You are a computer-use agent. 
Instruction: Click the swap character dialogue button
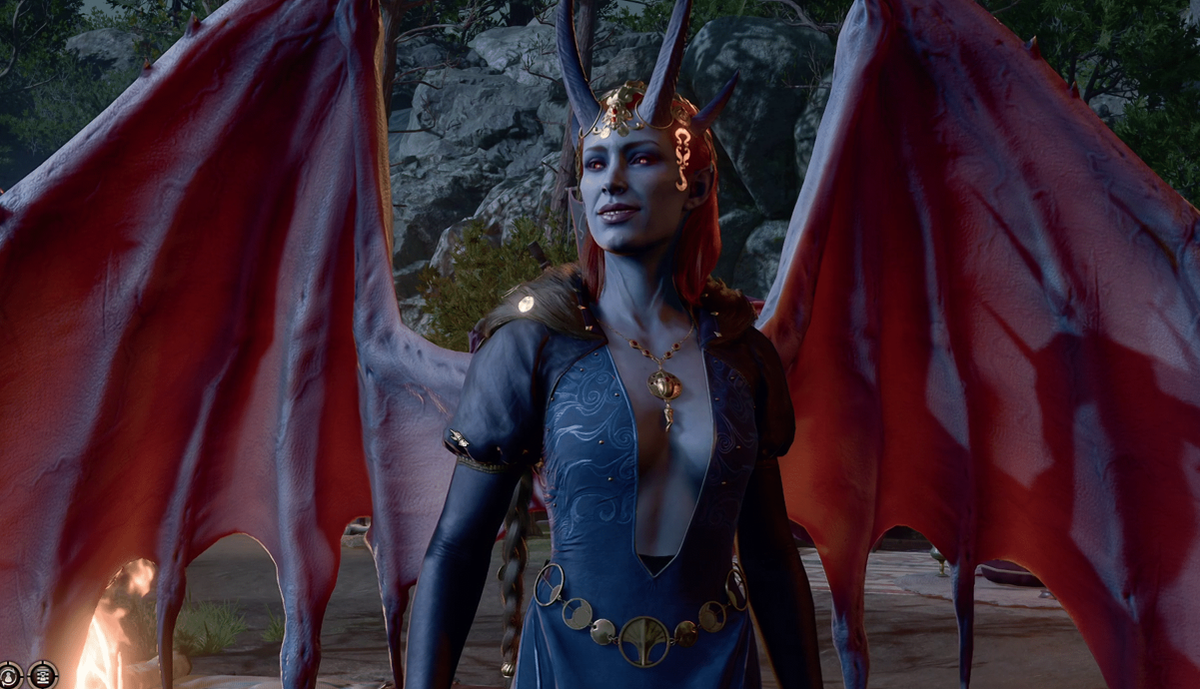(x=10, y=675)
